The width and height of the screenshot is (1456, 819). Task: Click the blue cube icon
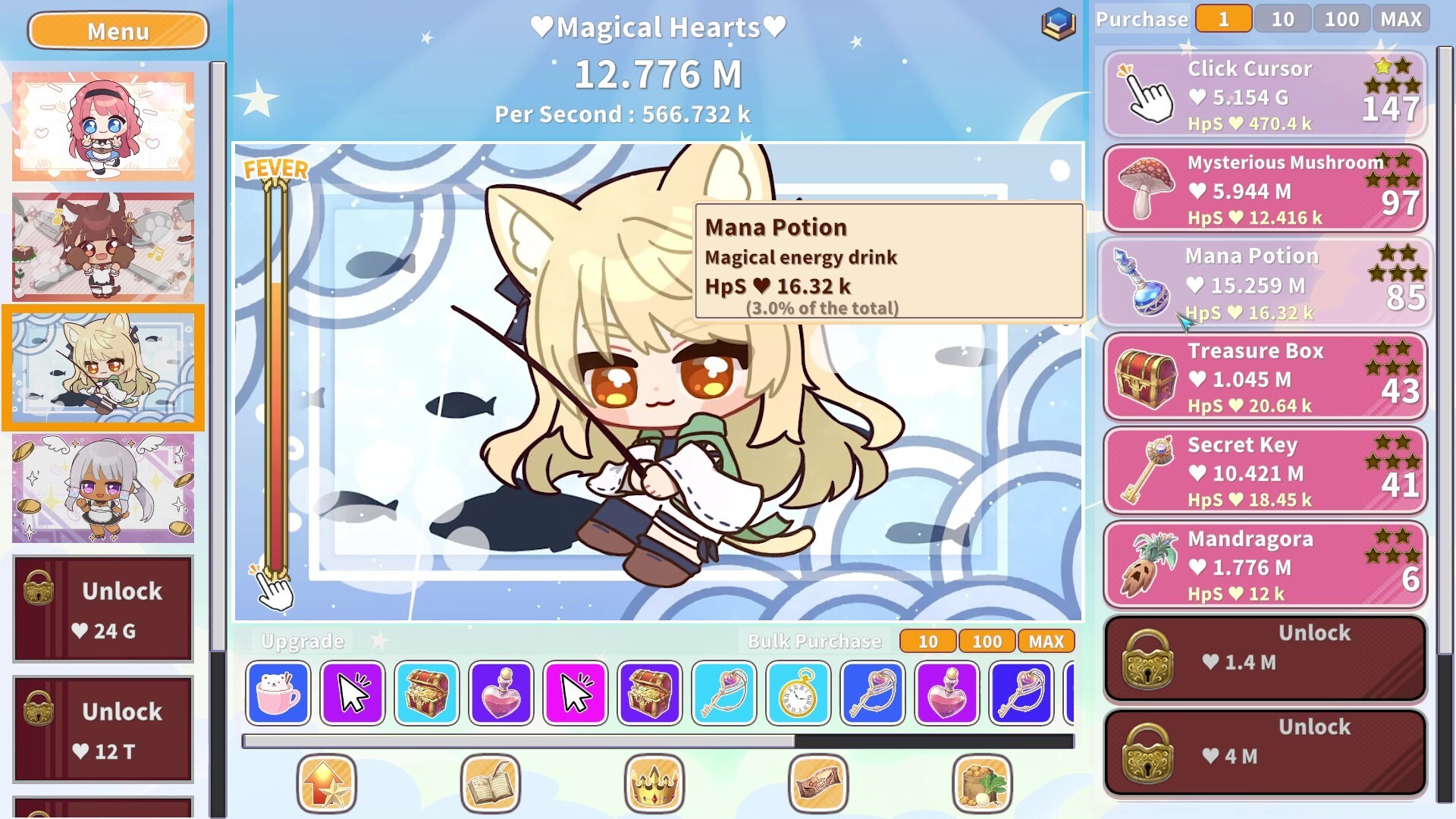click(x=1059, y=24)
